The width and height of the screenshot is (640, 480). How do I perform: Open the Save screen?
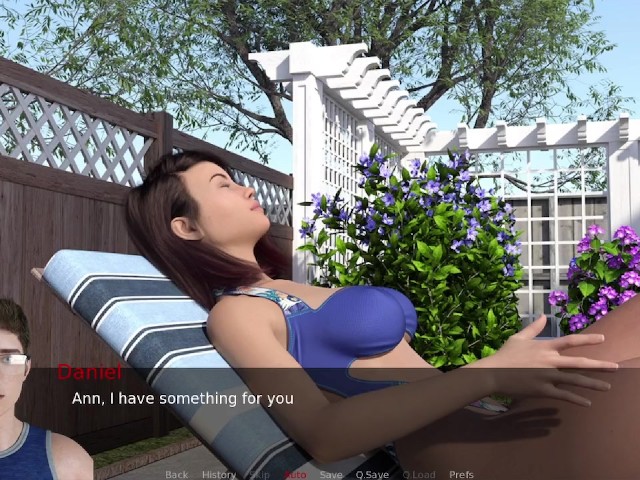pos(331,474)
